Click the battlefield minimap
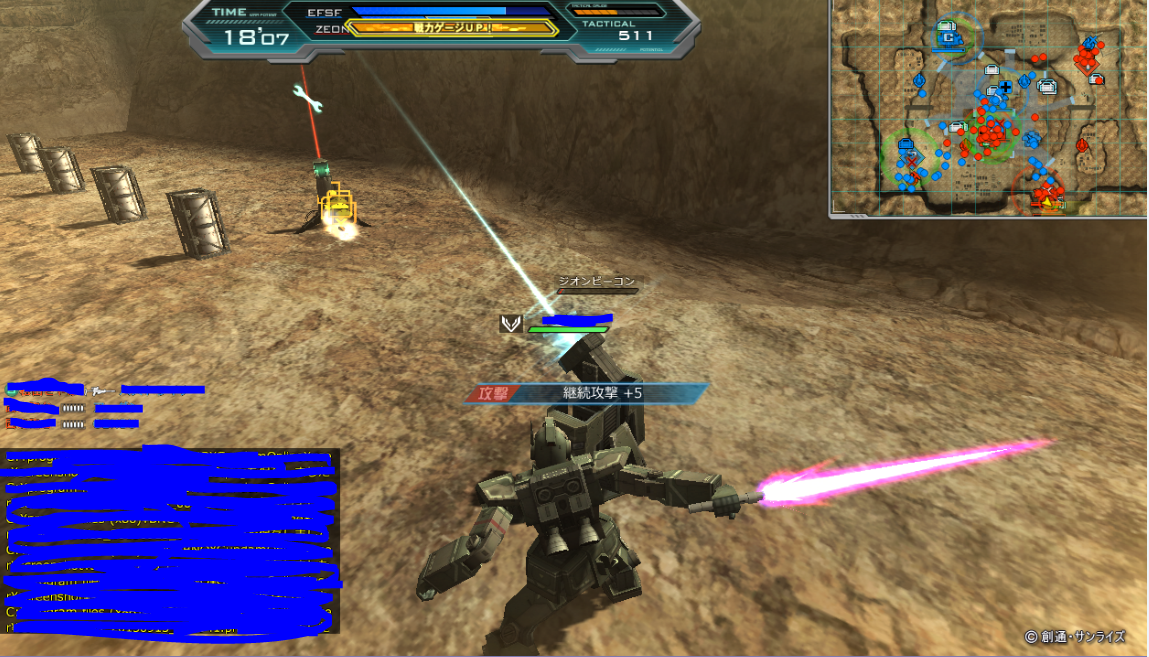1149x657 pixels. (988, 108)
